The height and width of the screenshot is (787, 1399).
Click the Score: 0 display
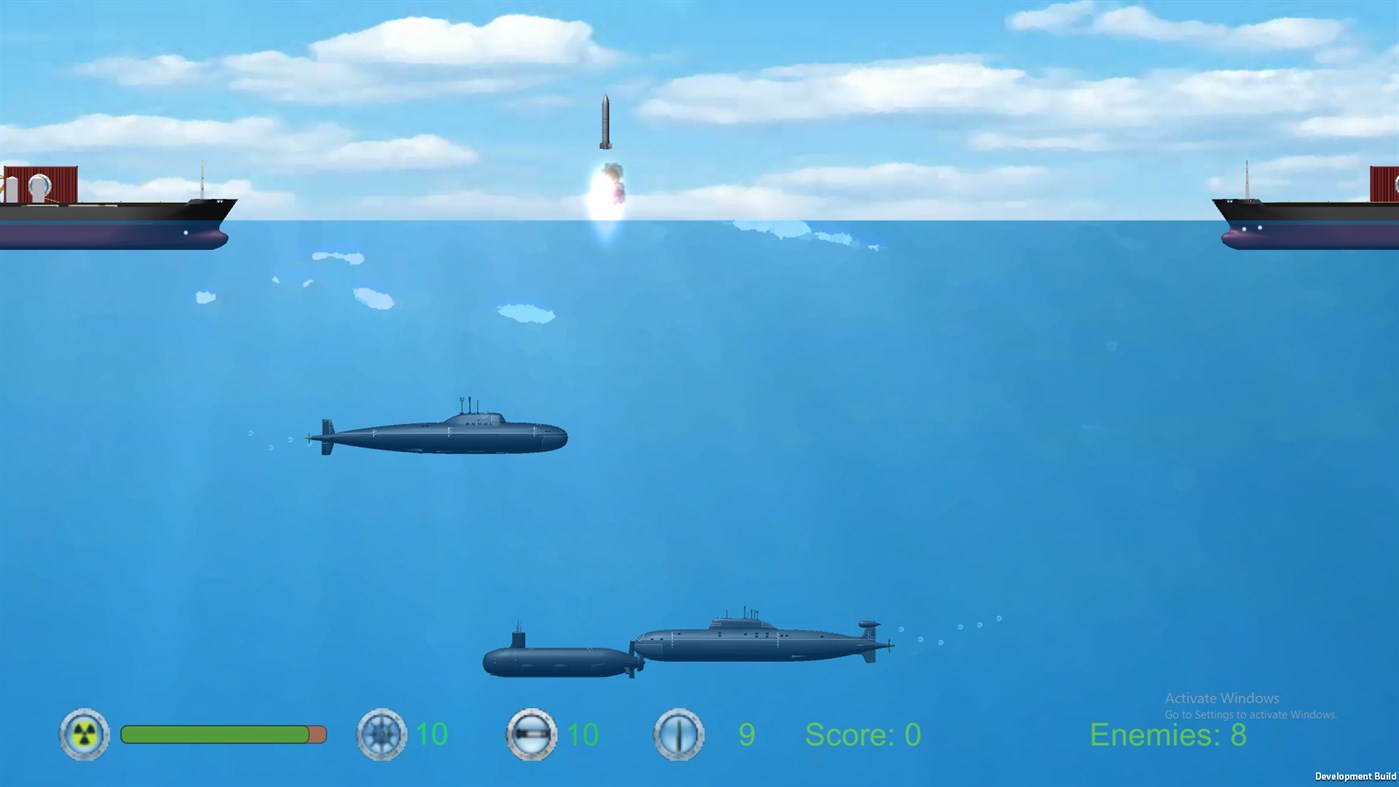pos(861,735)
